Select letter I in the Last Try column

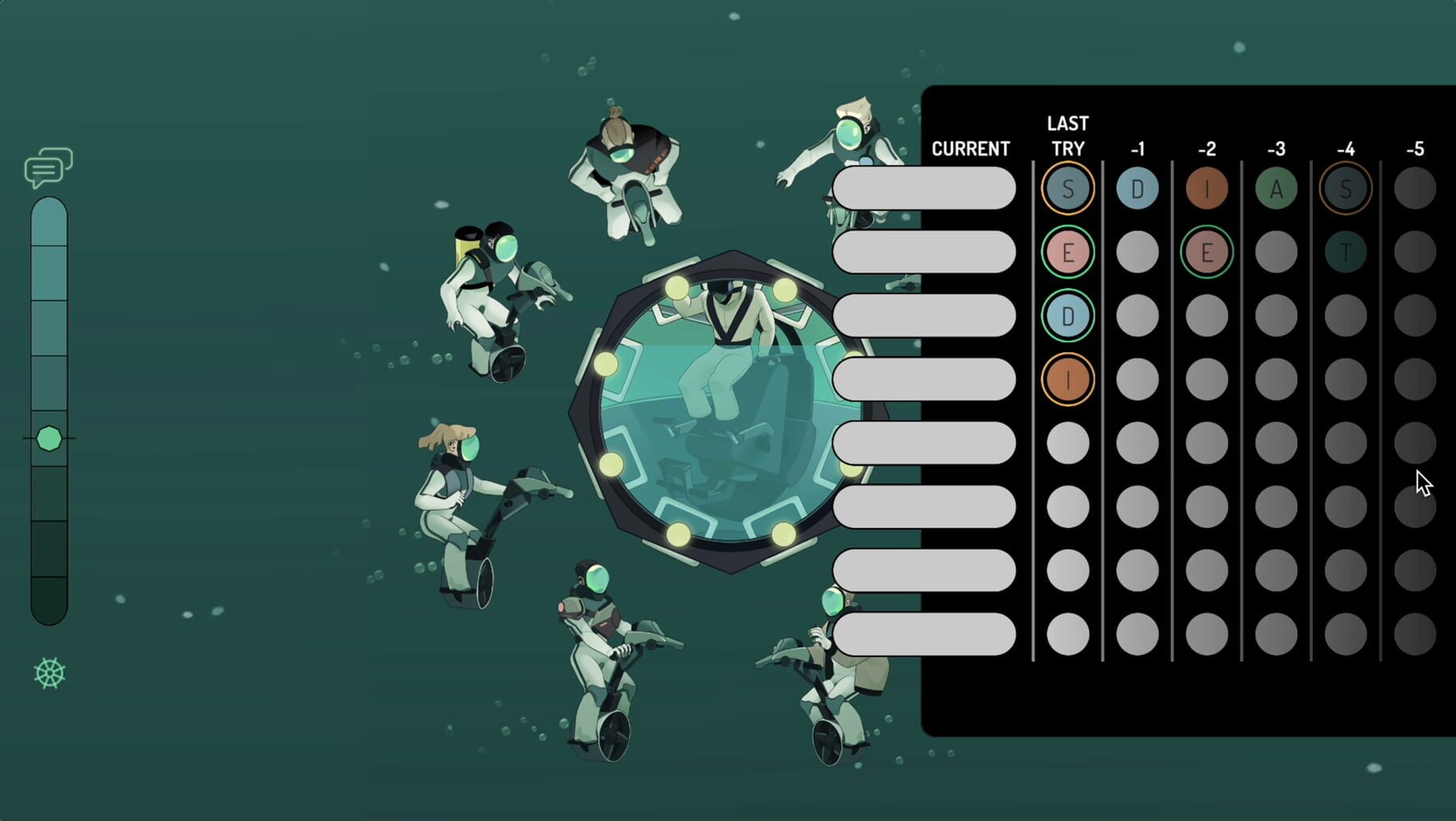click(x=1067, y=378)
